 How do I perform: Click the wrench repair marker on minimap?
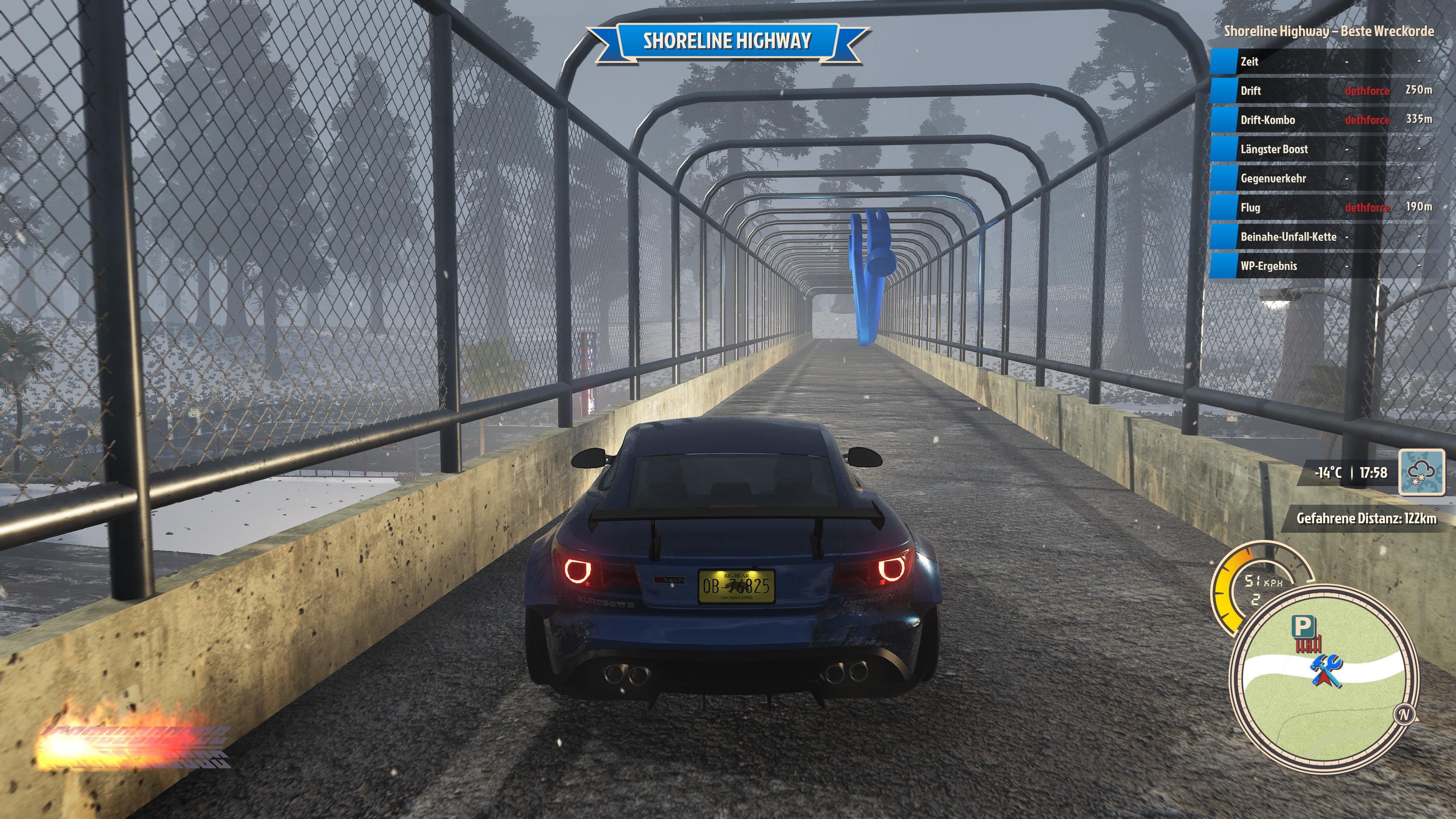[1326, 671]
